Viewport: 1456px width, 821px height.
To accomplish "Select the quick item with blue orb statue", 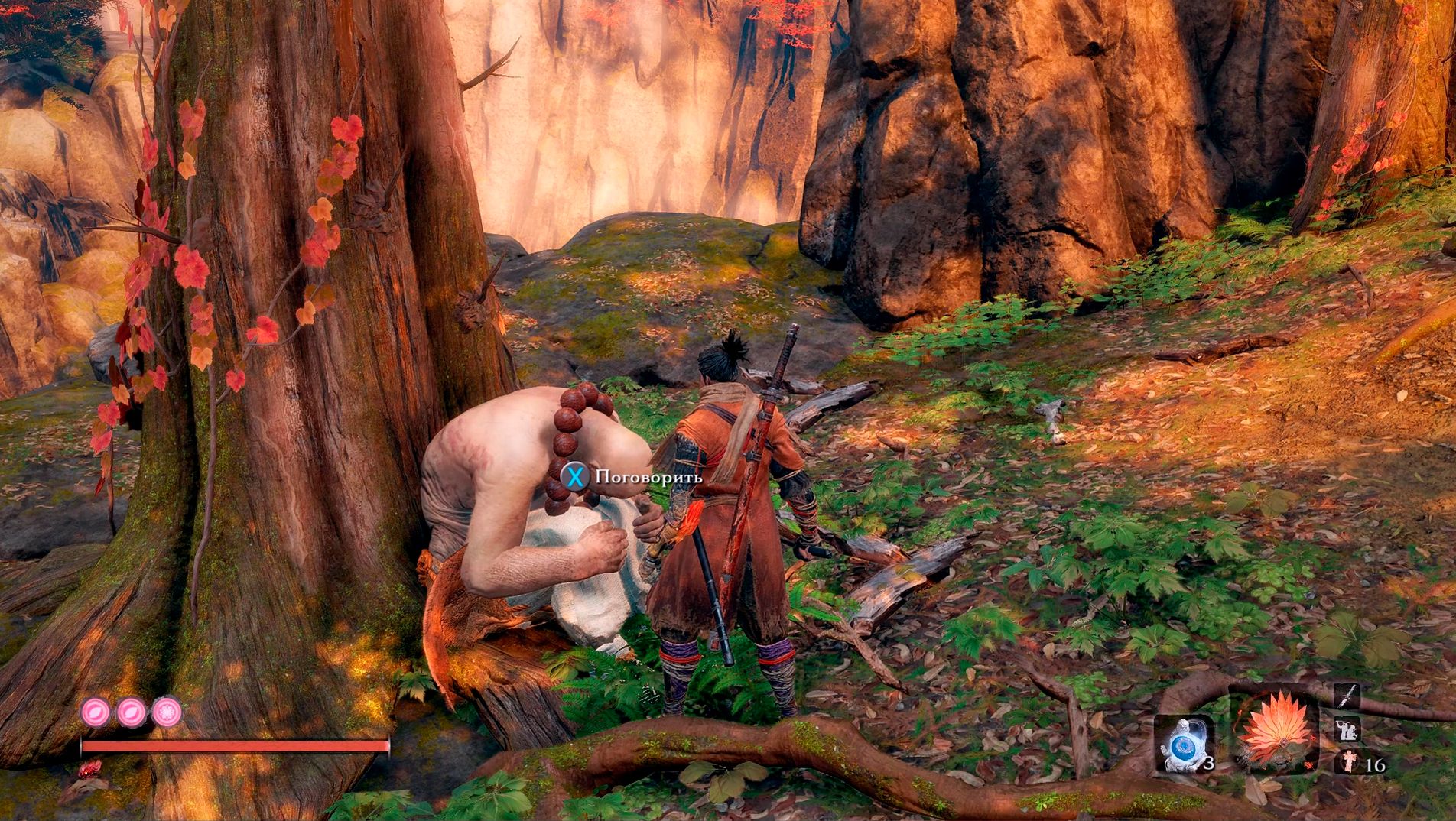I will click(1185, 742).
